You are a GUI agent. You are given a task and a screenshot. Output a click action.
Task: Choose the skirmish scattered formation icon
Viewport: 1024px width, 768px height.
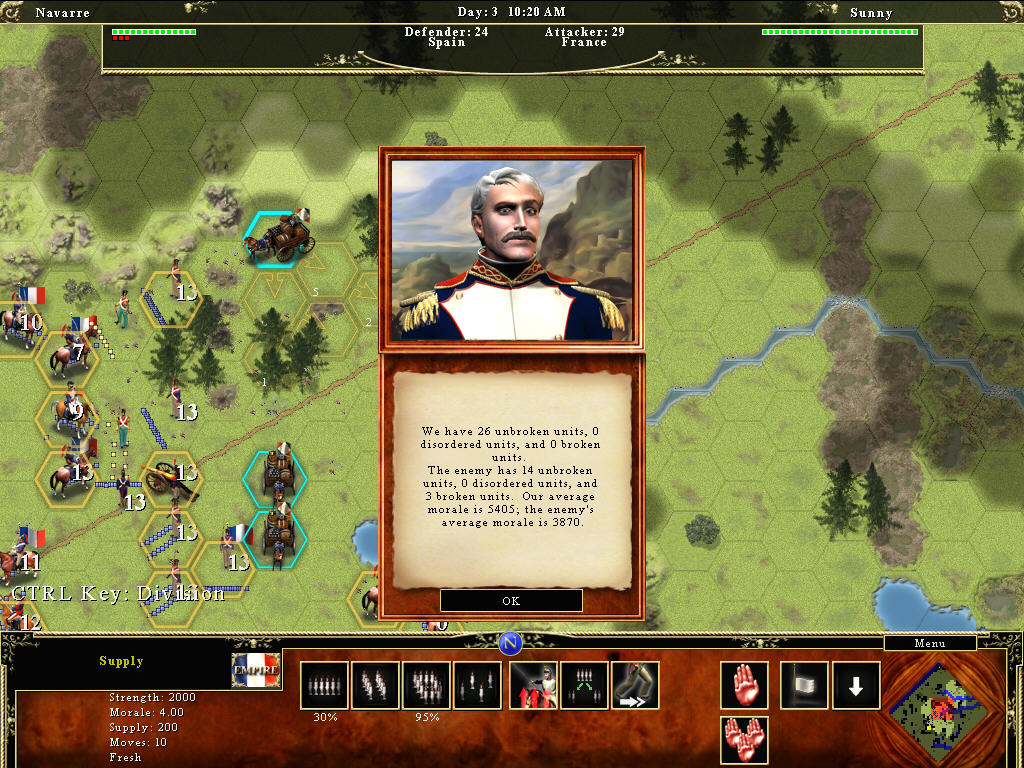pyautogui.click(x=477, y=685)
